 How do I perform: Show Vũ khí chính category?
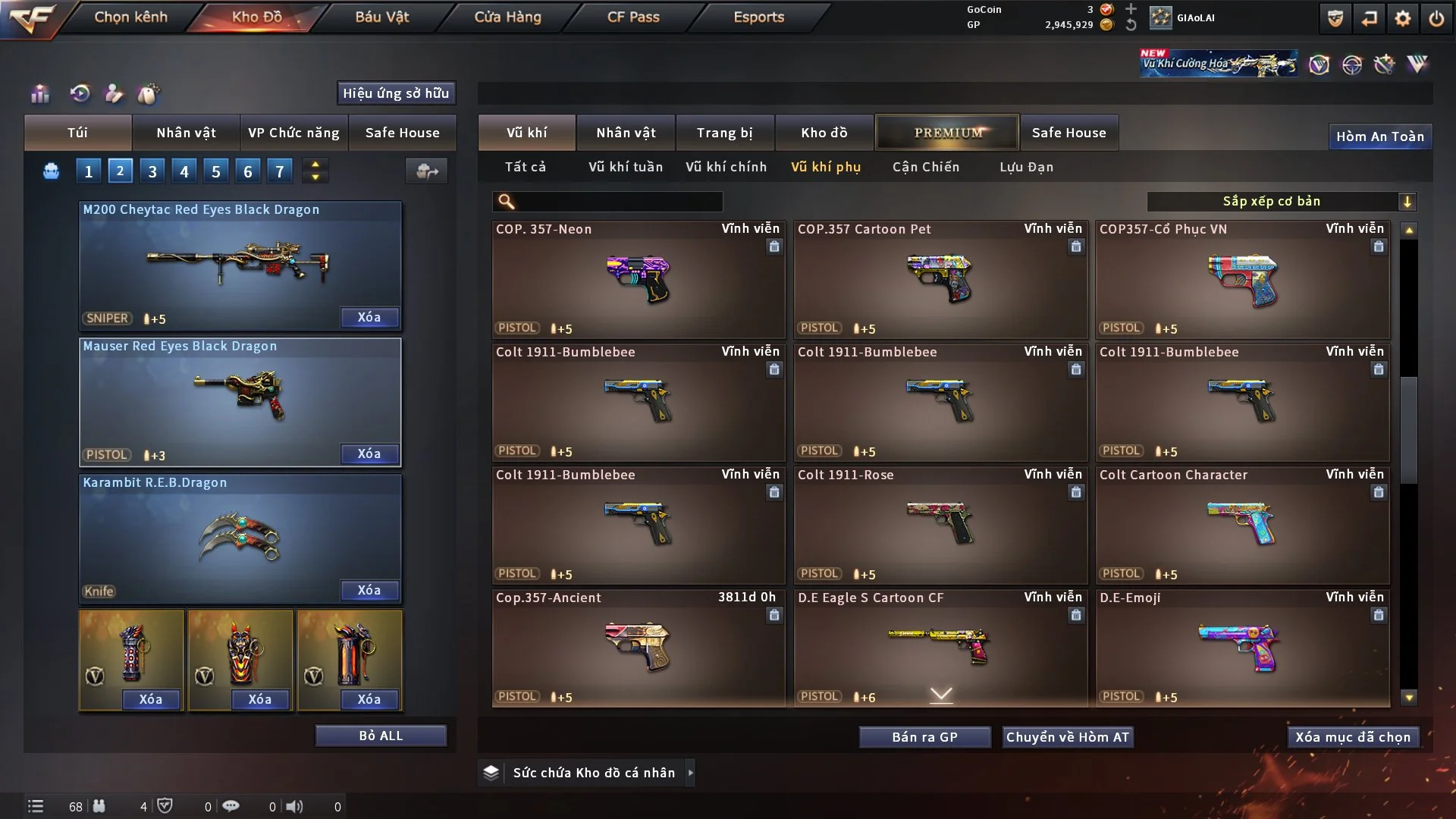(726, 167)
